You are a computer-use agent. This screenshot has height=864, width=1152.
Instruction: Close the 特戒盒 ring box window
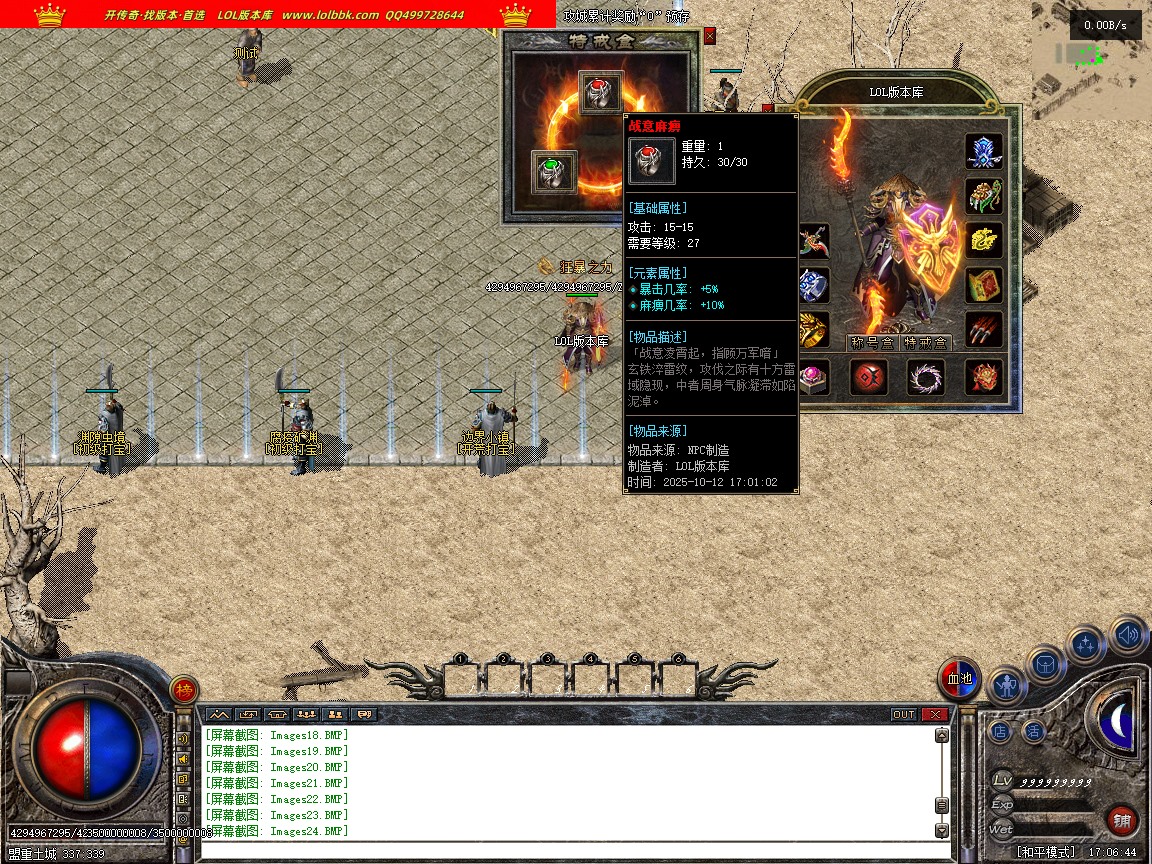click(710, 36)
